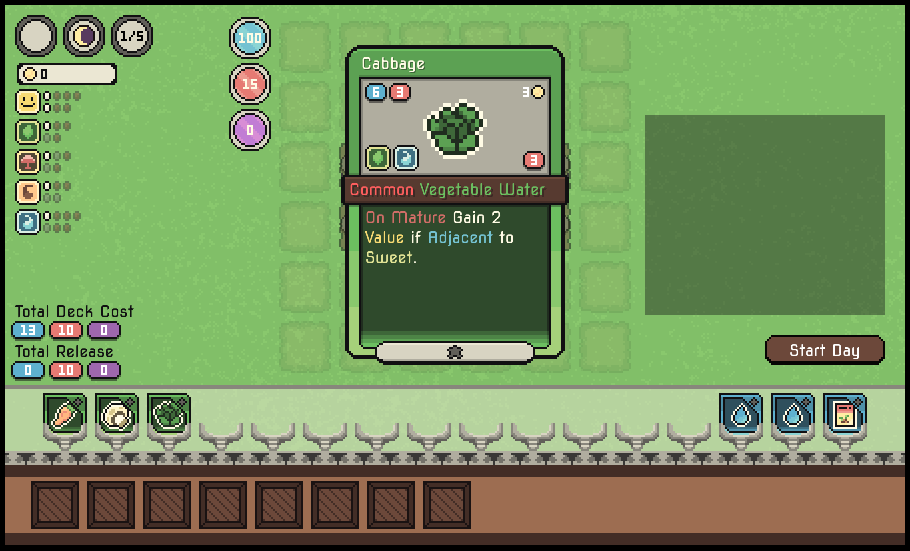910x551 pixels.
Task: Click the blue water drop trait icon
Action: coord(28,222)
